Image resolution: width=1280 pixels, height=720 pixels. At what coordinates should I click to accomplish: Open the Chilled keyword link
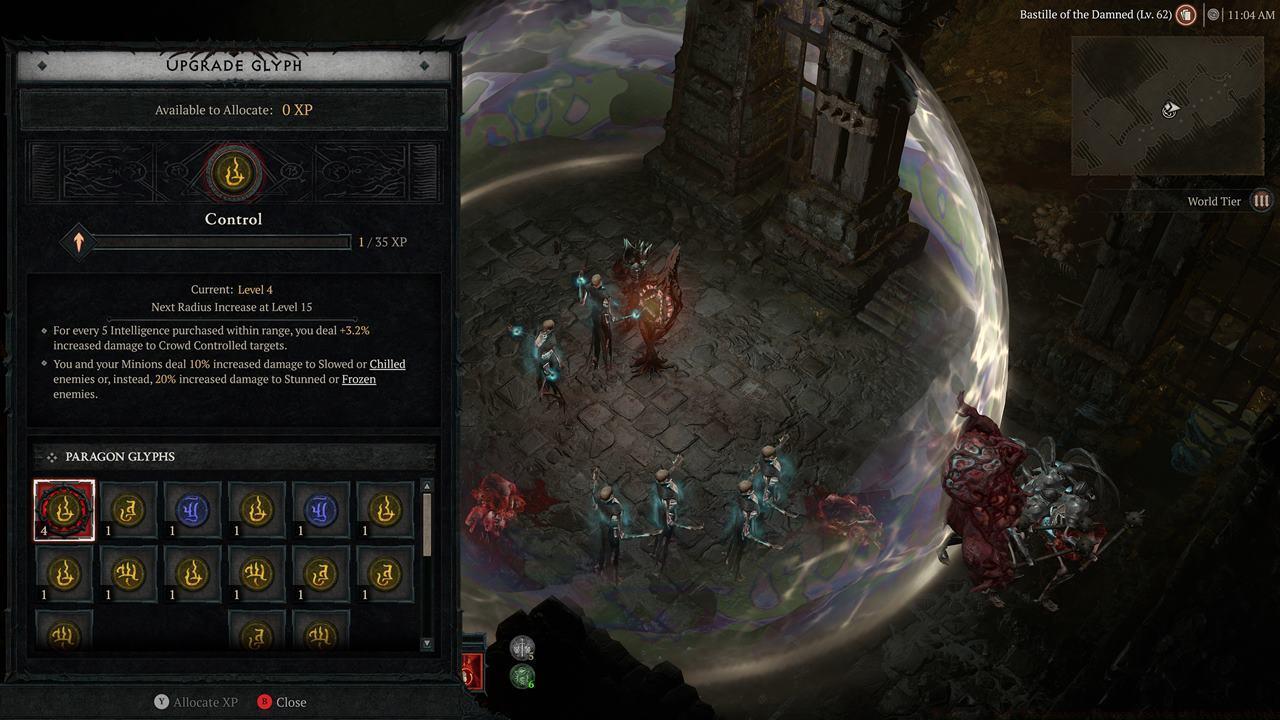pyautogui.click(x=388, y=363)
